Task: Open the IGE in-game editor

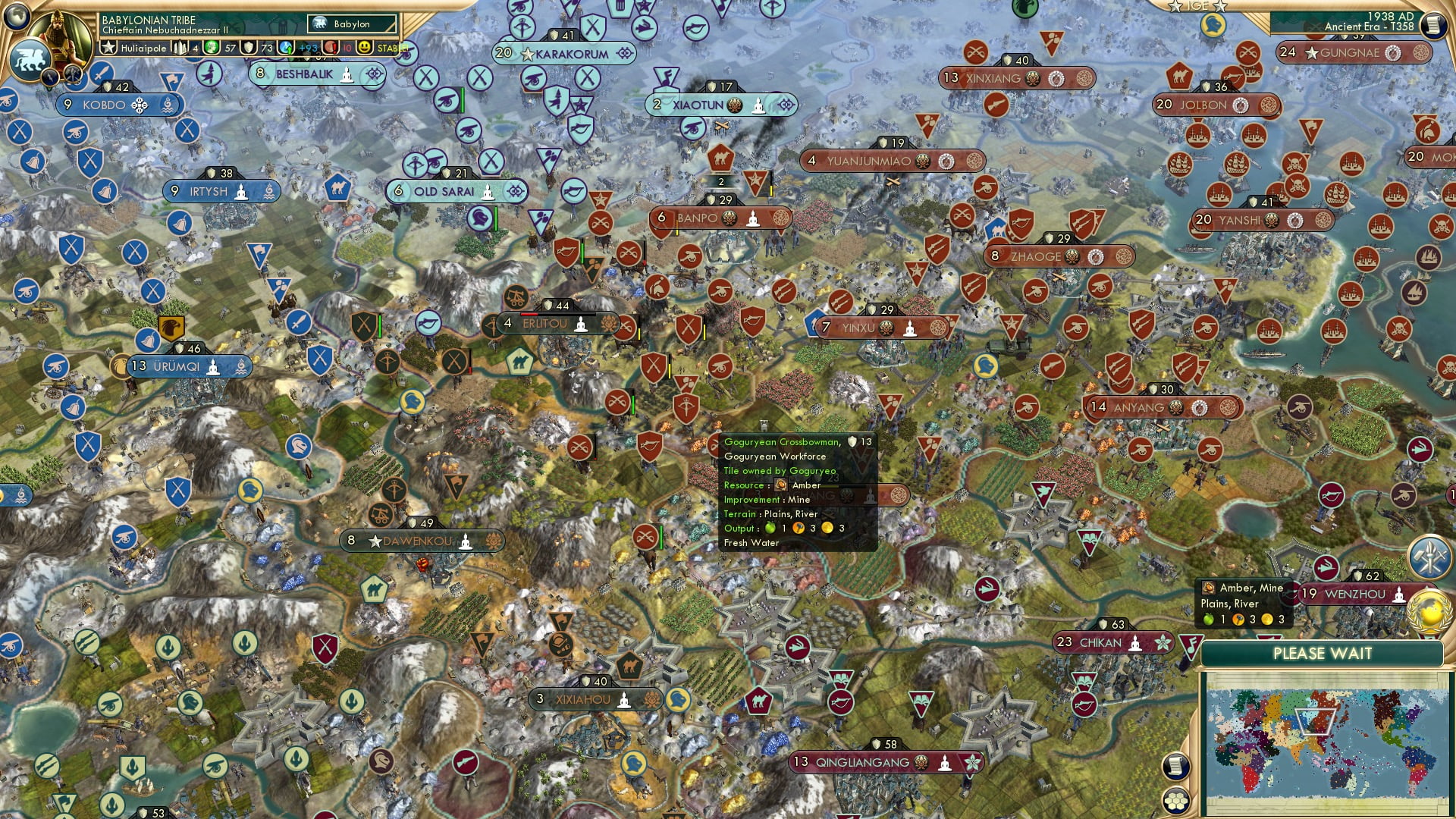Action: click(1197, 6)
